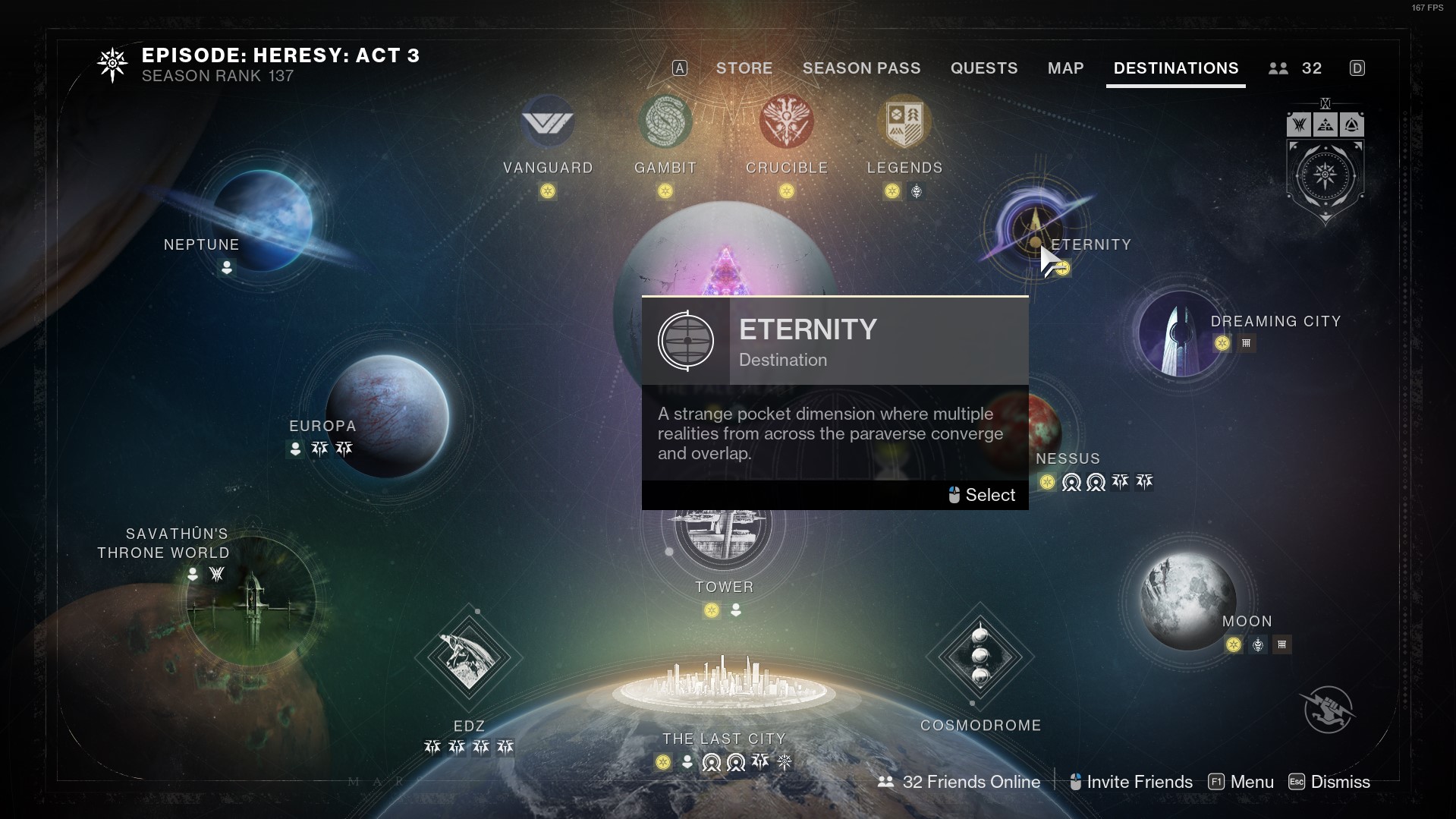
Task: Switch to the Season Pass tab
Action: [x=861, y=68]
